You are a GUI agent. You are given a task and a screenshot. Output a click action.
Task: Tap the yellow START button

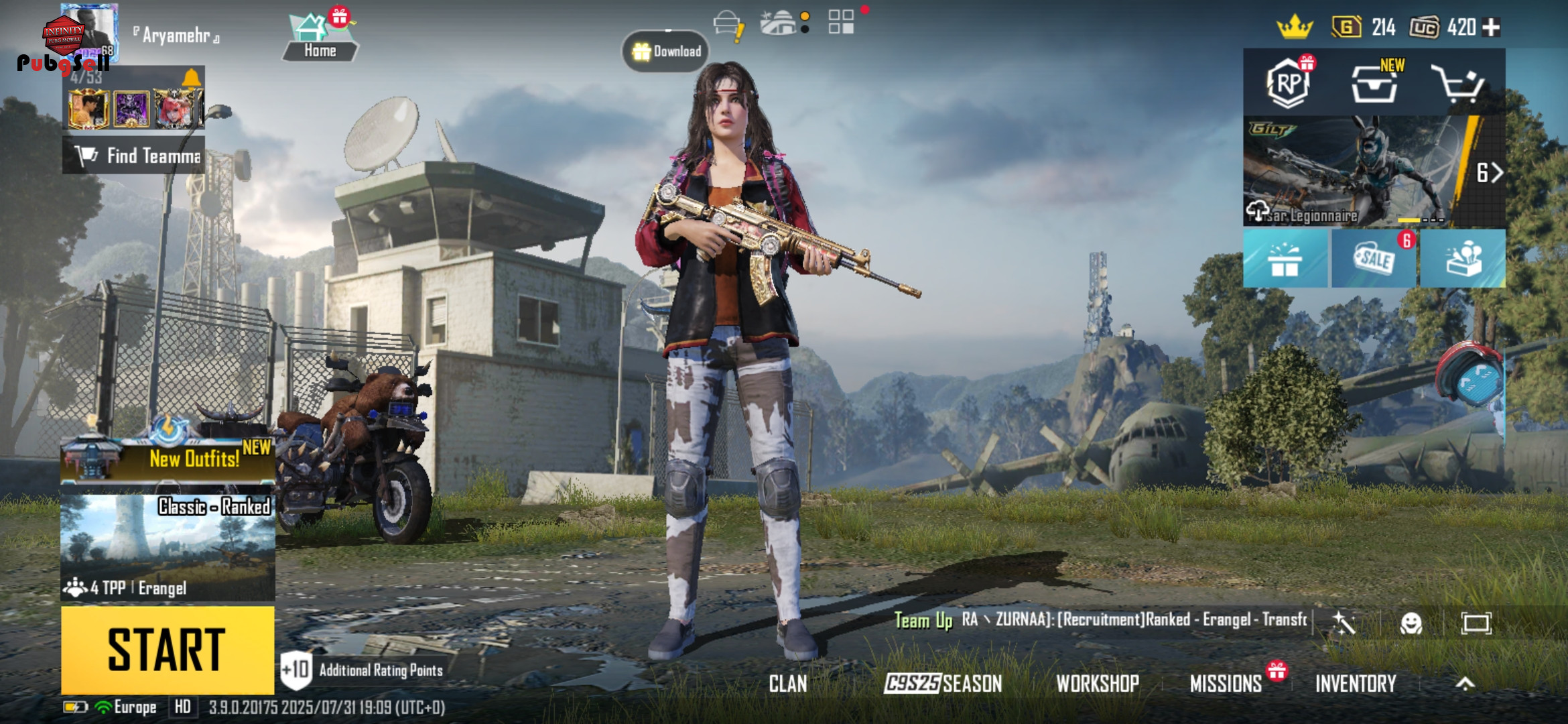click(168, 649)
